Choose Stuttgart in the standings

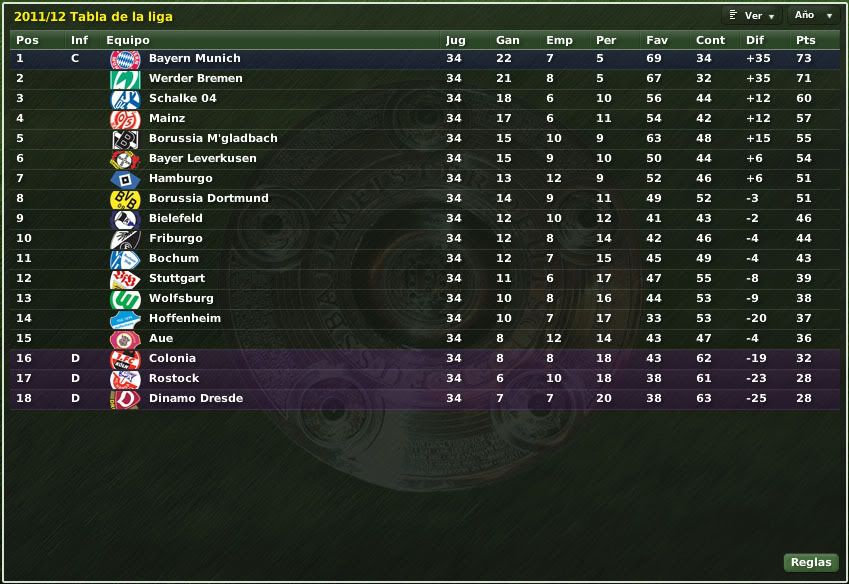pyautogui.click(x=176, y=279)
